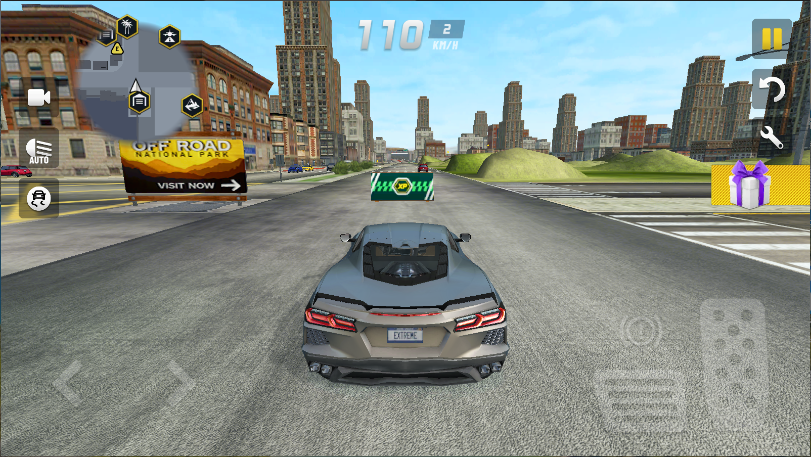This screenshot has width=811, height=457.
Task: Reset the car with the circular arrow button
Action: [x=771, y=90]
